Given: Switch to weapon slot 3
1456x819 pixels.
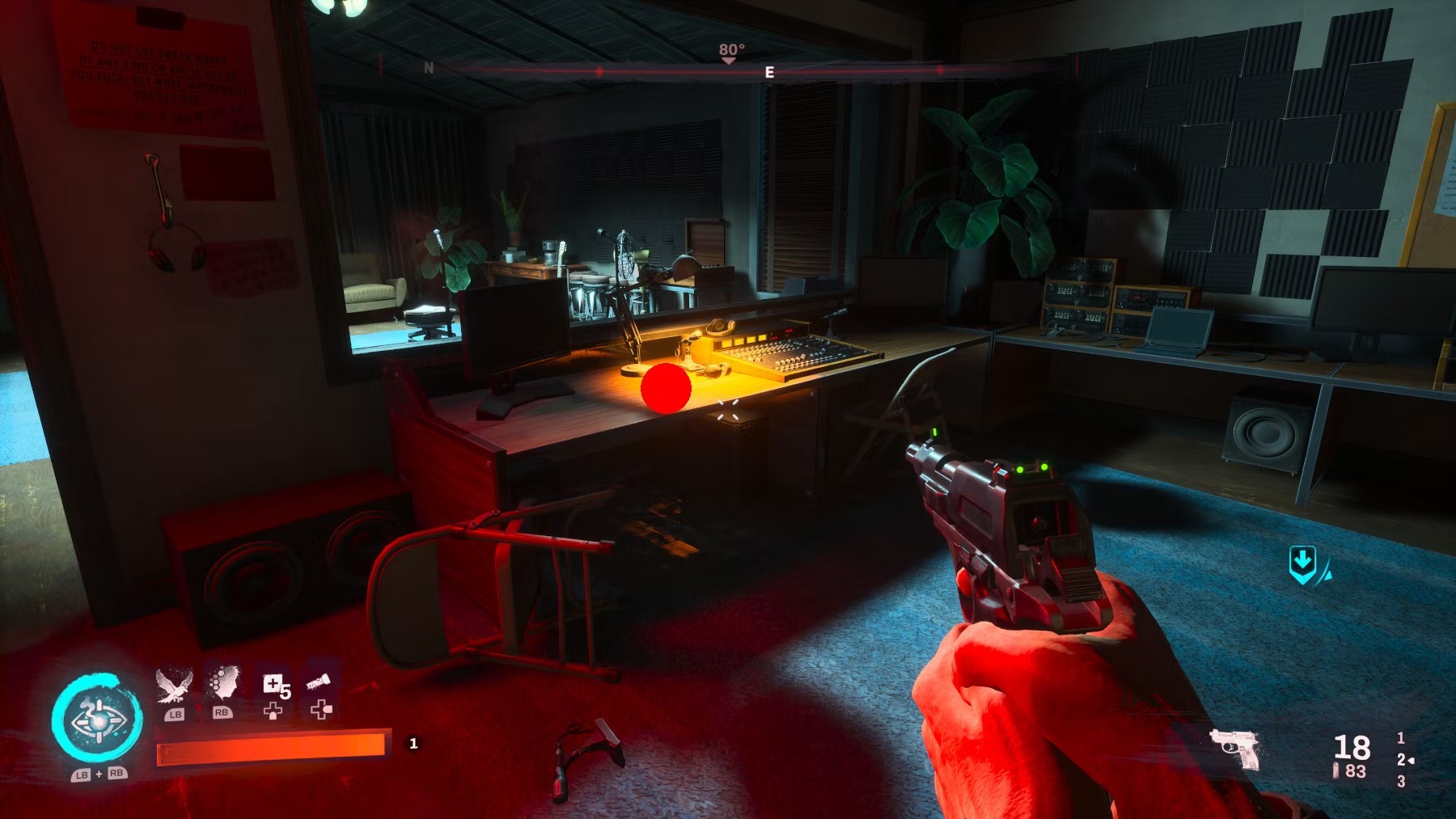Looking at the screenshot, I should pyautogui.click(x=1400, y=783).
